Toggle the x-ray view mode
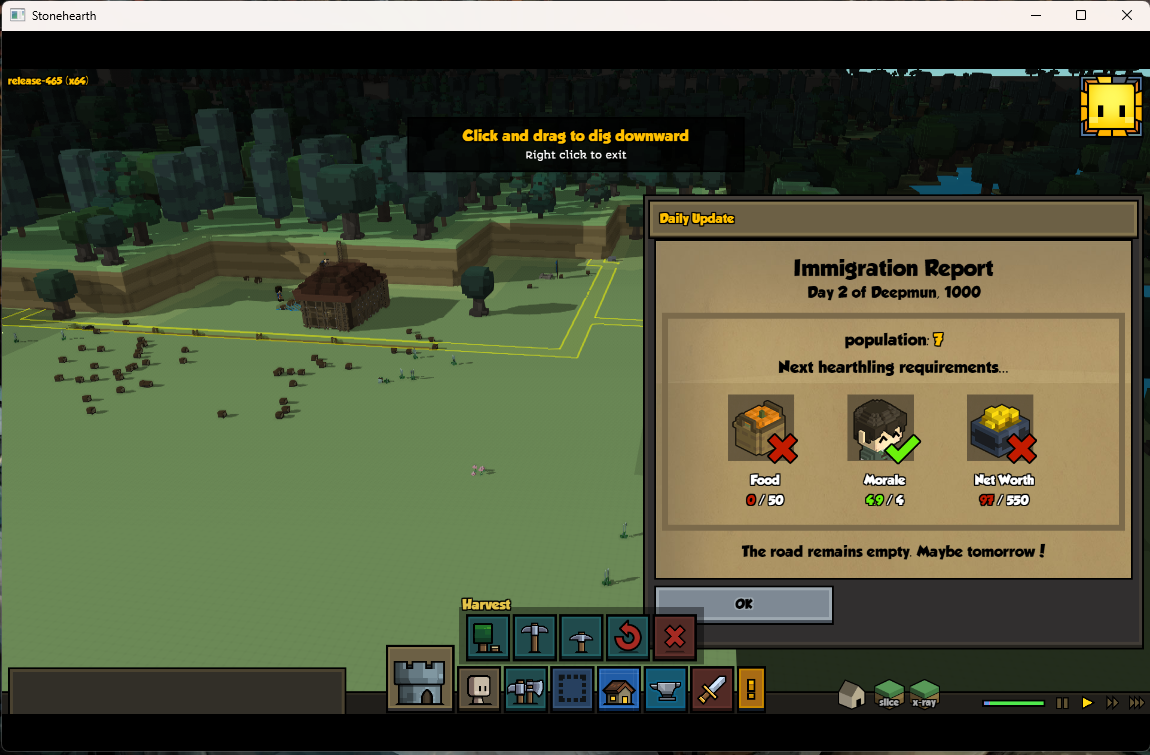The image size is (1150, 755). [924, 694]
